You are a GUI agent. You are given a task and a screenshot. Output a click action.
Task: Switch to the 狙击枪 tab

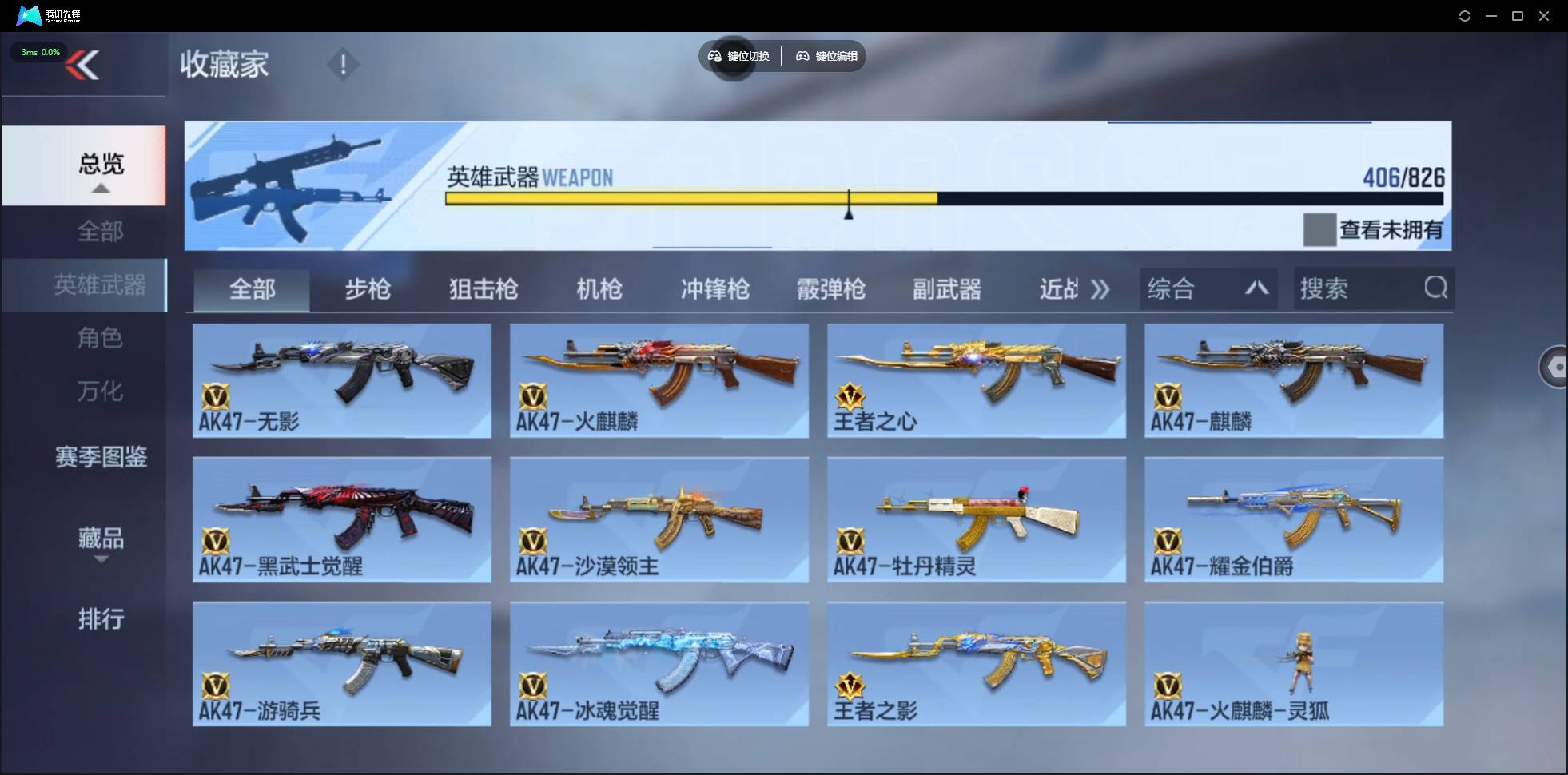482,289
